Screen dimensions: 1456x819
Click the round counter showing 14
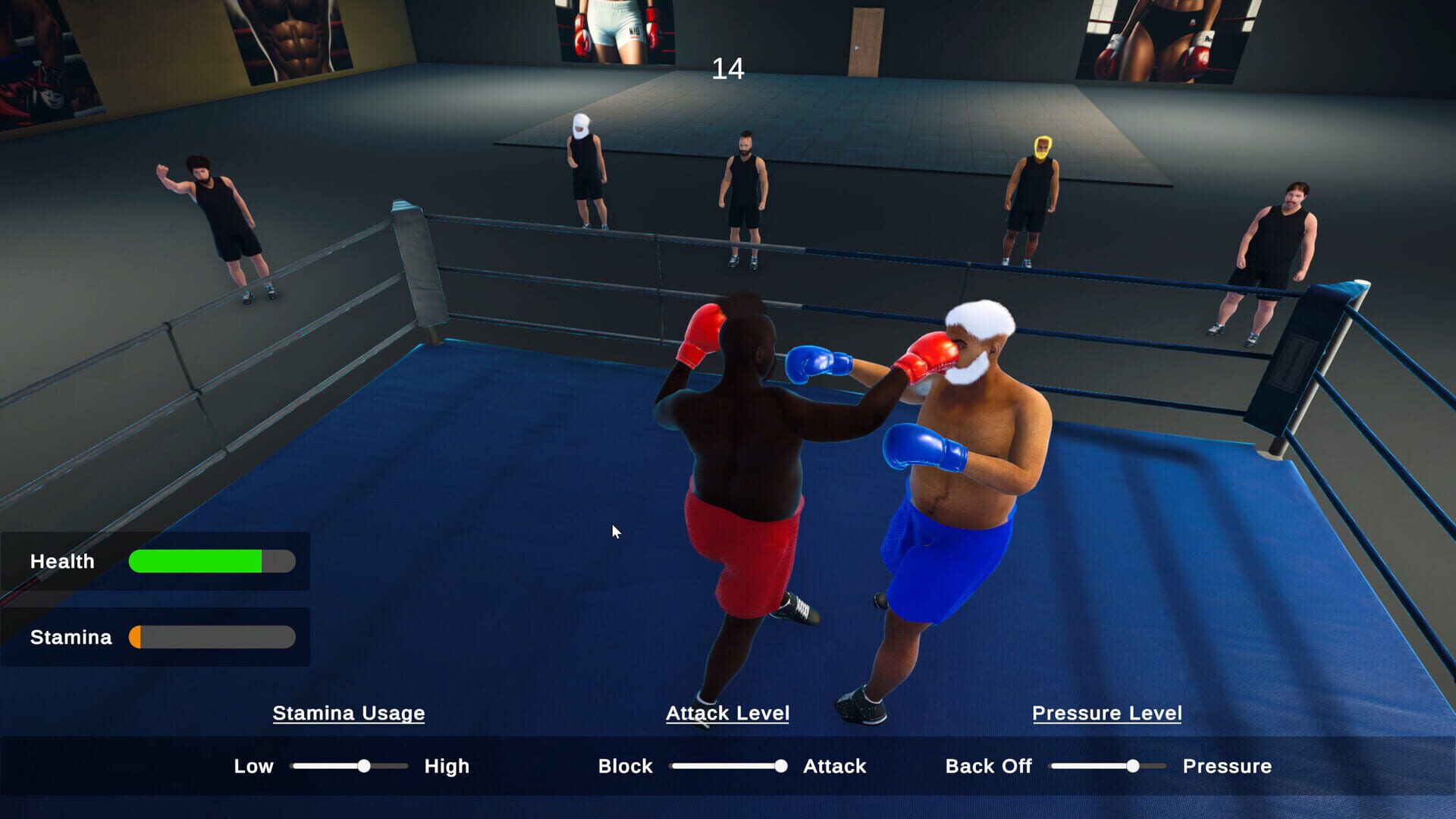727,70
